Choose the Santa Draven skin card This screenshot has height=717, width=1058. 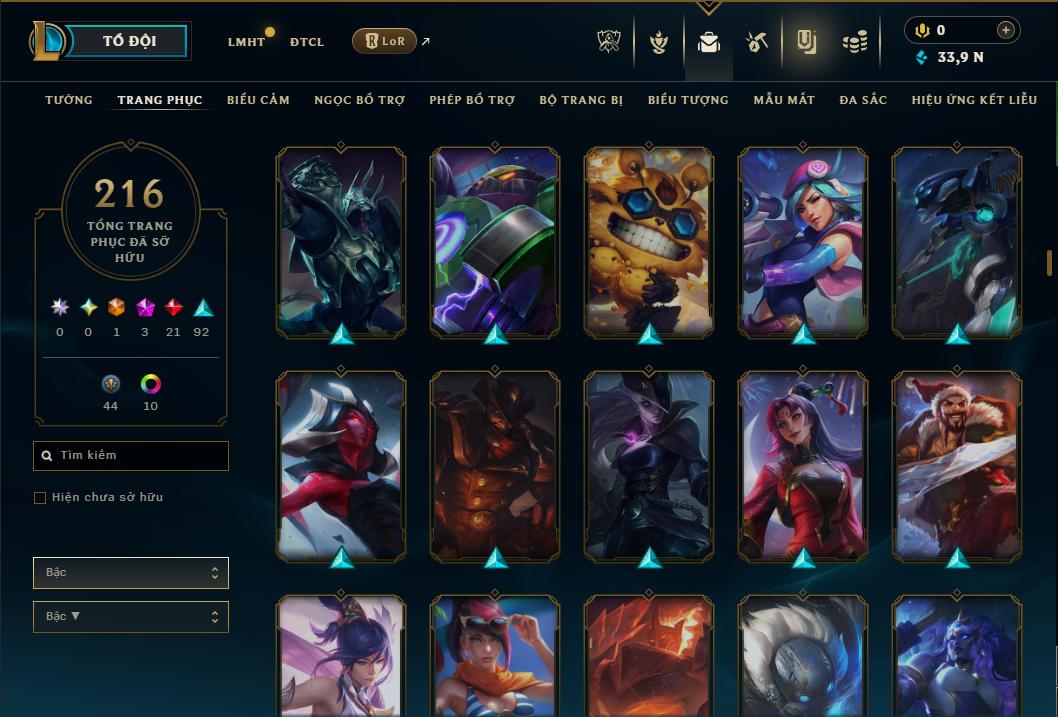point(957,465)
